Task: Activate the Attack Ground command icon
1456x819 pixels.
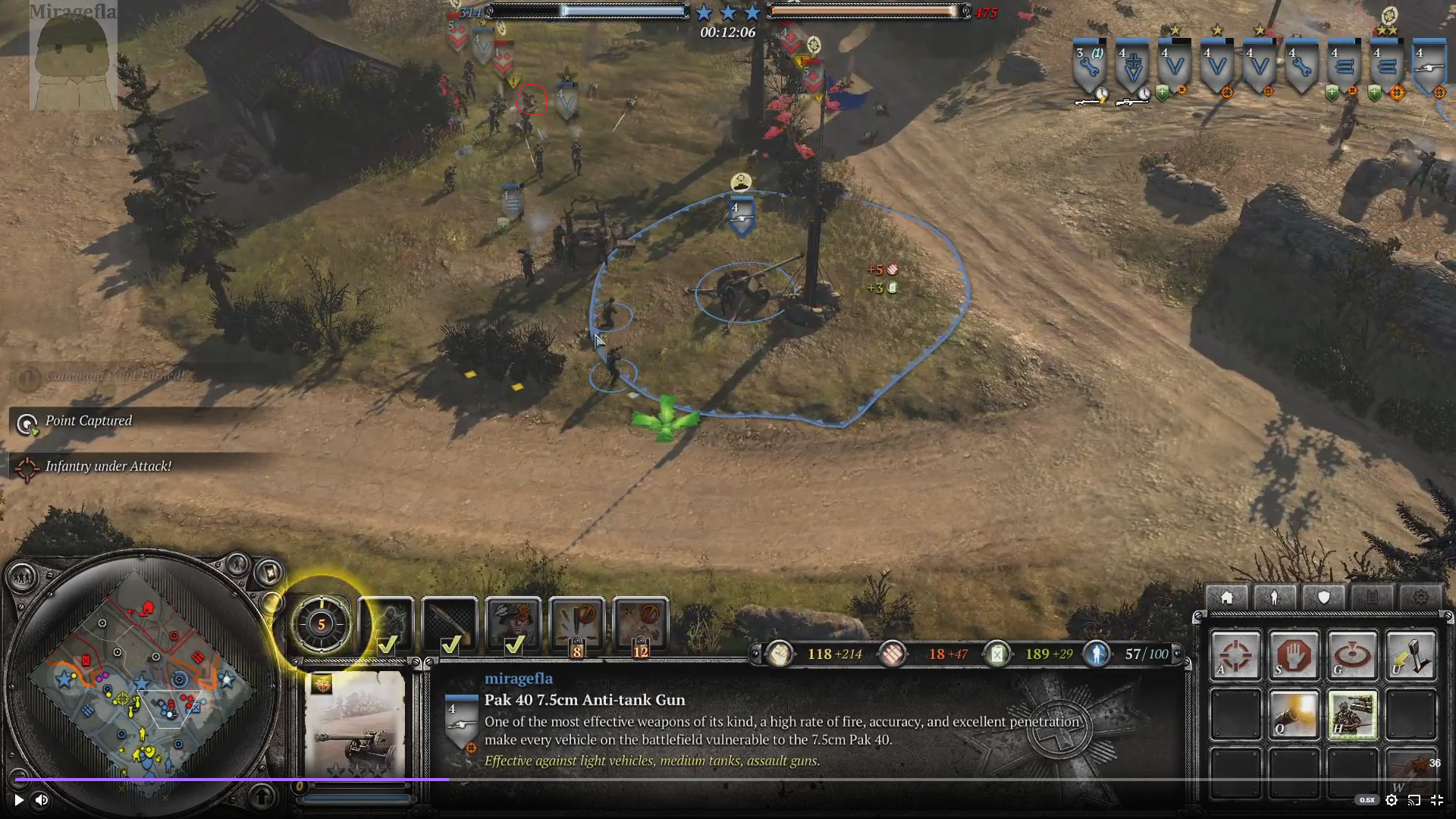Action: click(1352, 655)
